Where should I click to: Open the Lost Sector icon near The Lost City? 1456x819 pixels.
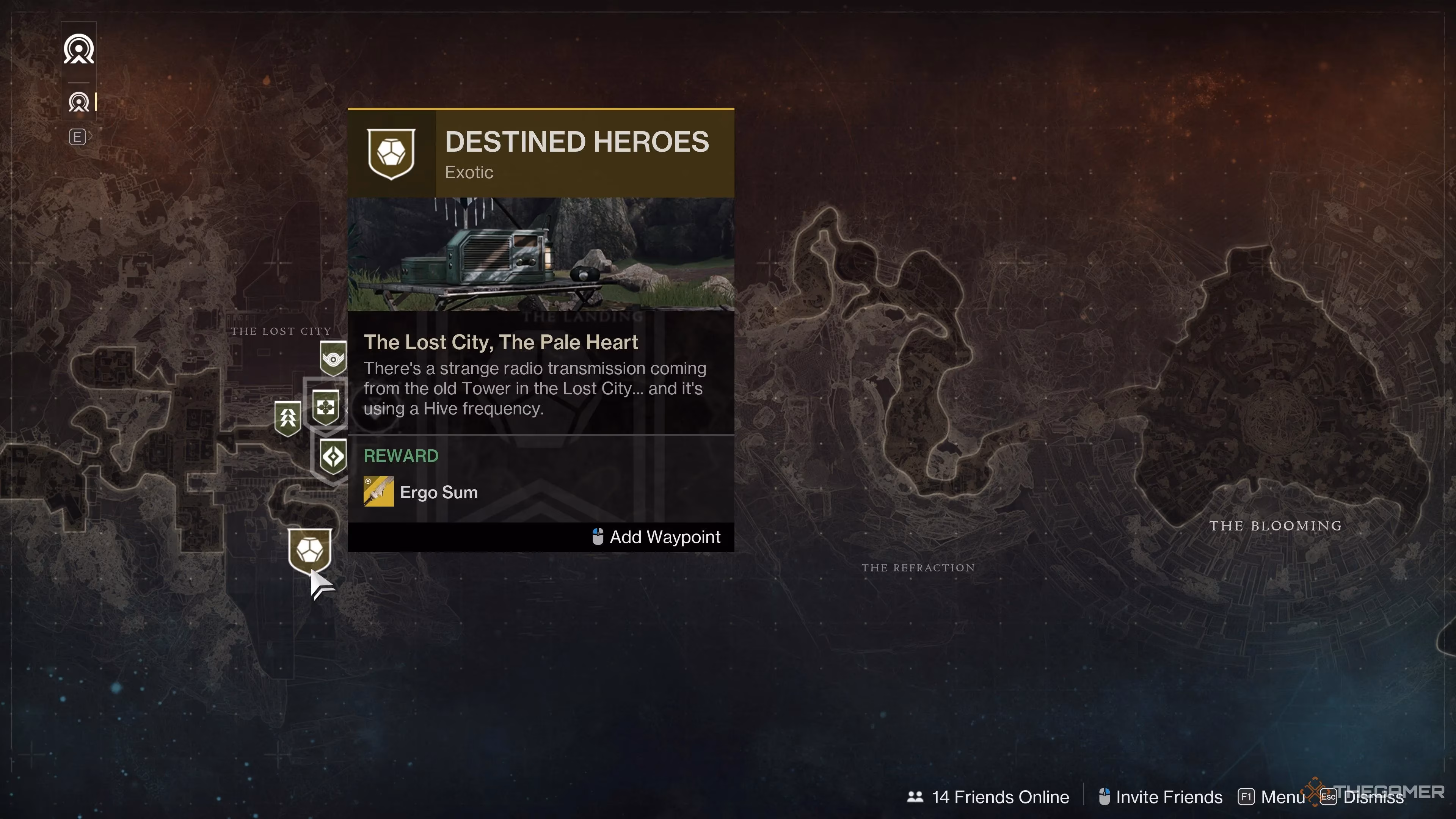(333, 358)
